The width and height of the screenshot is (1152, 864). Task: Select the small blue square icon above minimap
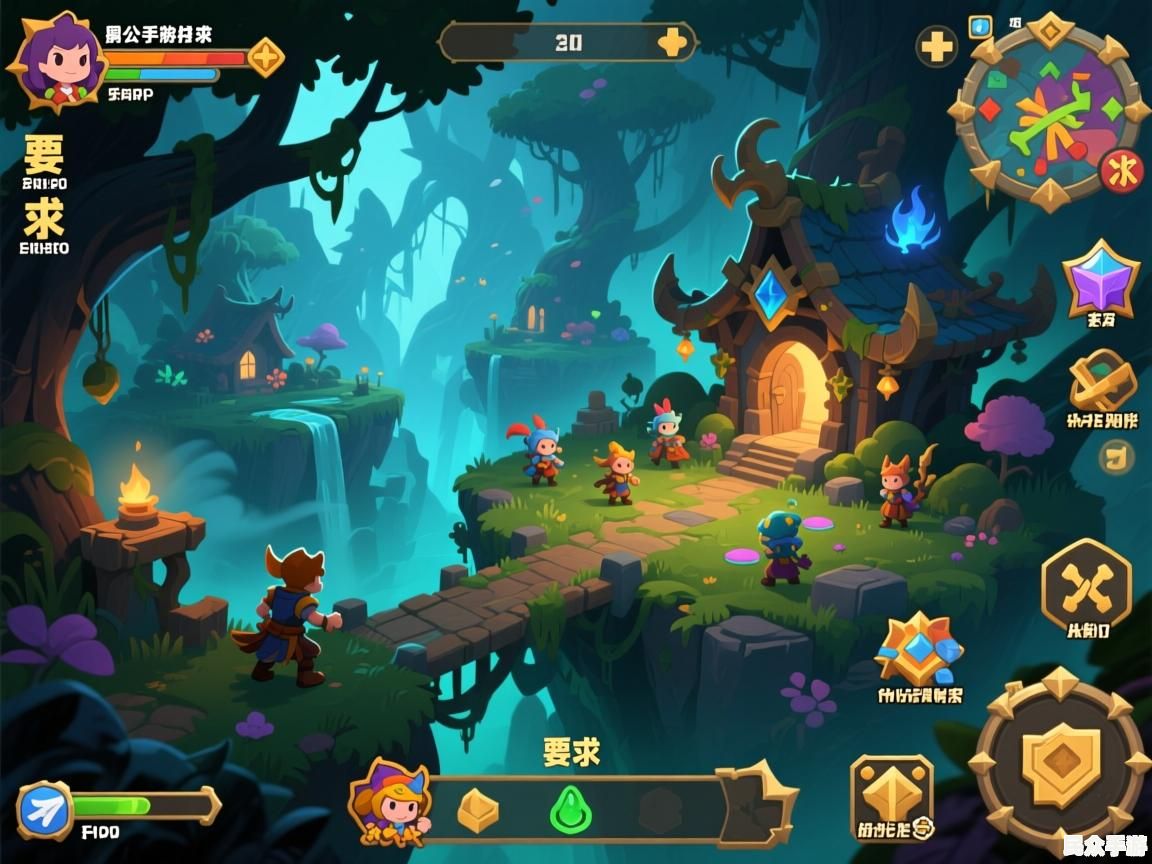pos(980,26)
